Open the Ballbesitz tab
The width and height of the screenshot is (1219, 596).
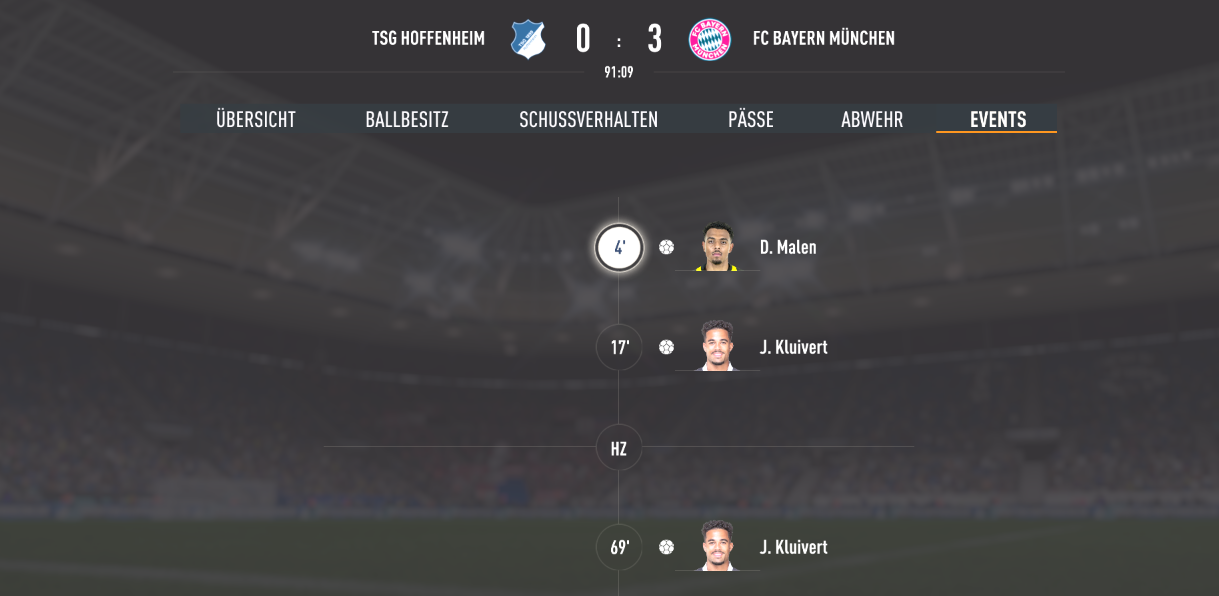[x=407, y=120]
